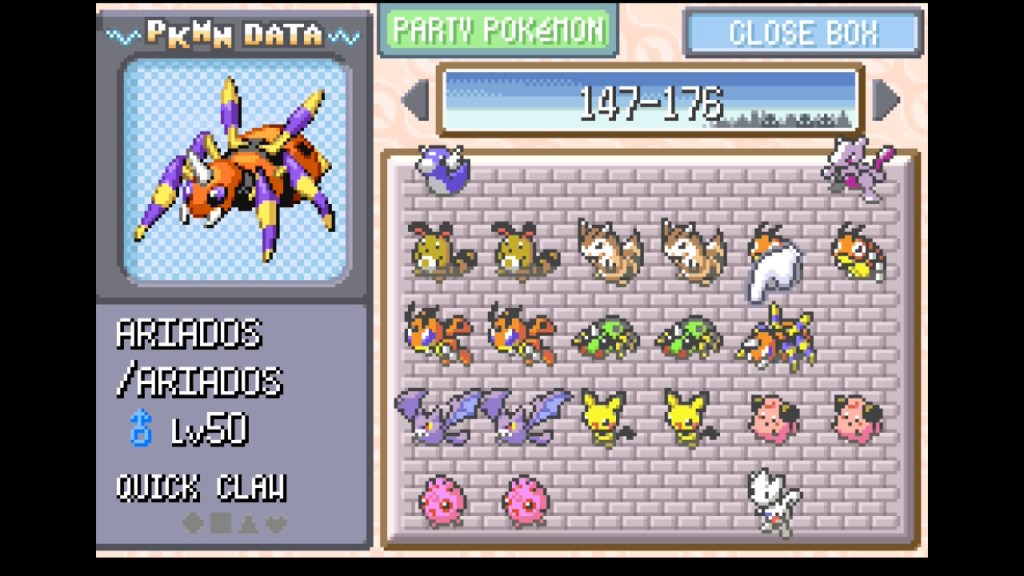Select the white Togetic in the box
This screenshot has width=1024, height=576.
point(773,500)
